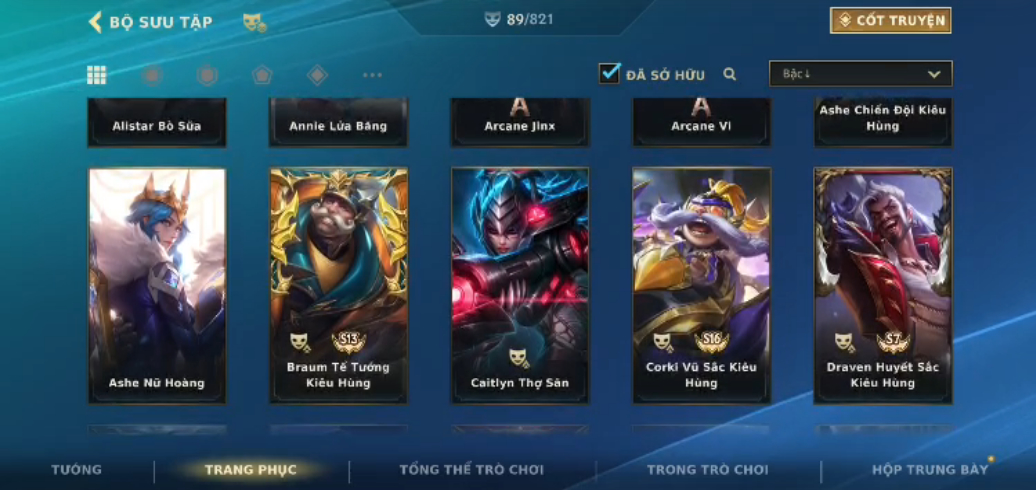
Task: Open the Caitlyn Thợ Săn skin card
Action: click(x=520, y=285)
